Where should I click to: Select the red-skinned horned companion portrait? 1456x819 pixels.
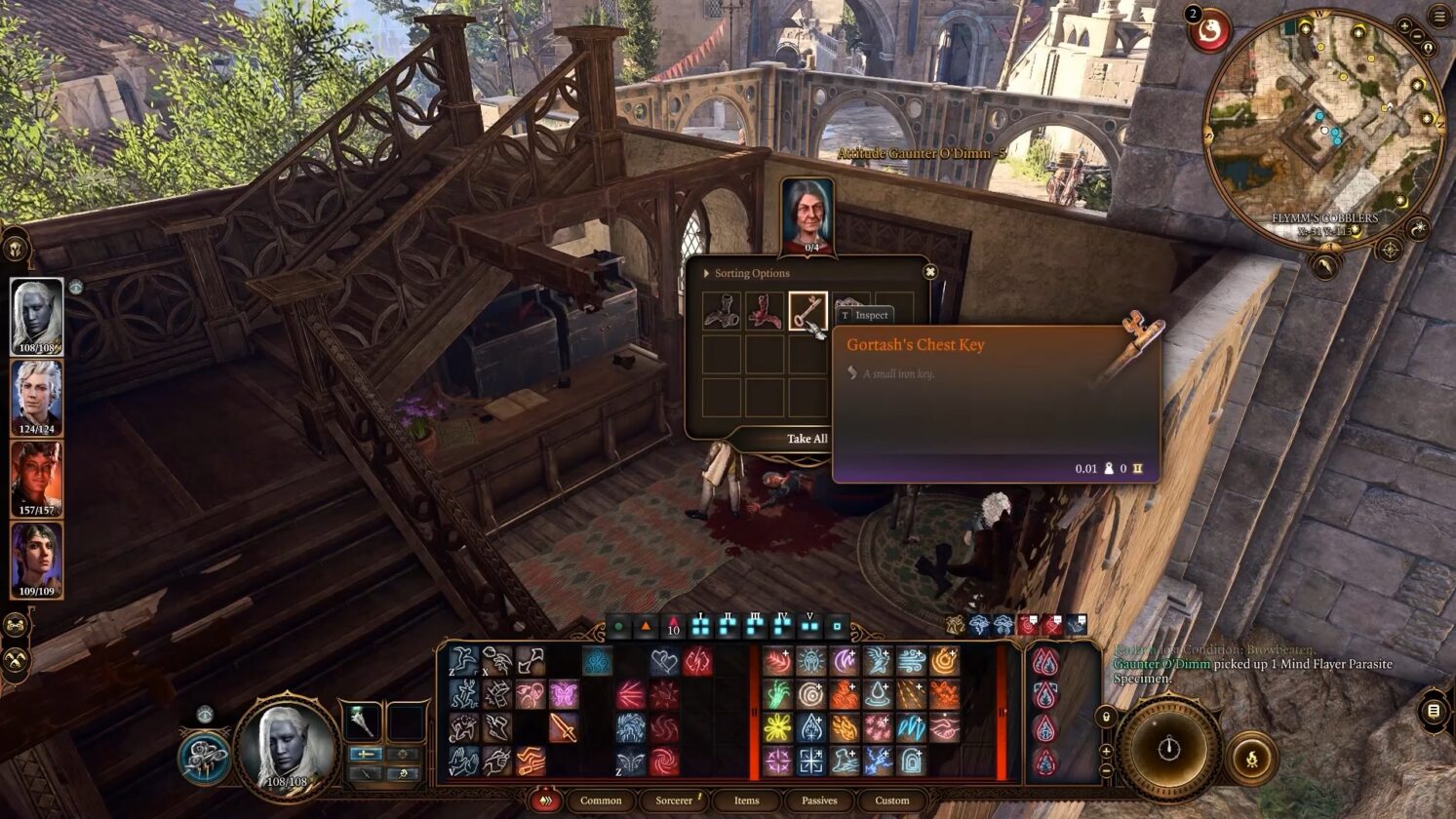(x=37, y=479)
